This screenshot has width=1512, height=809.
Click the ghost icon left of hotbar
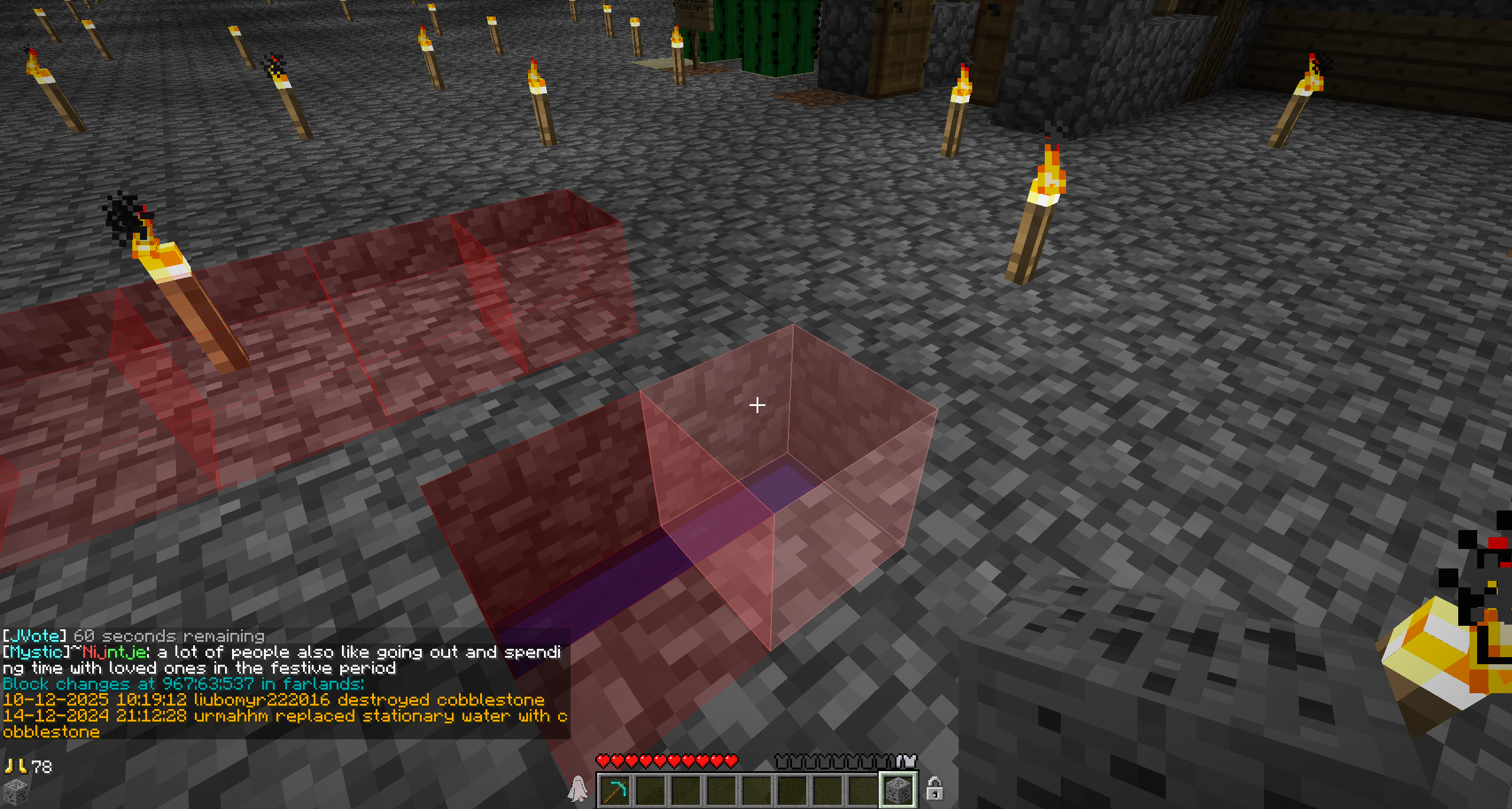click(578, 789)
